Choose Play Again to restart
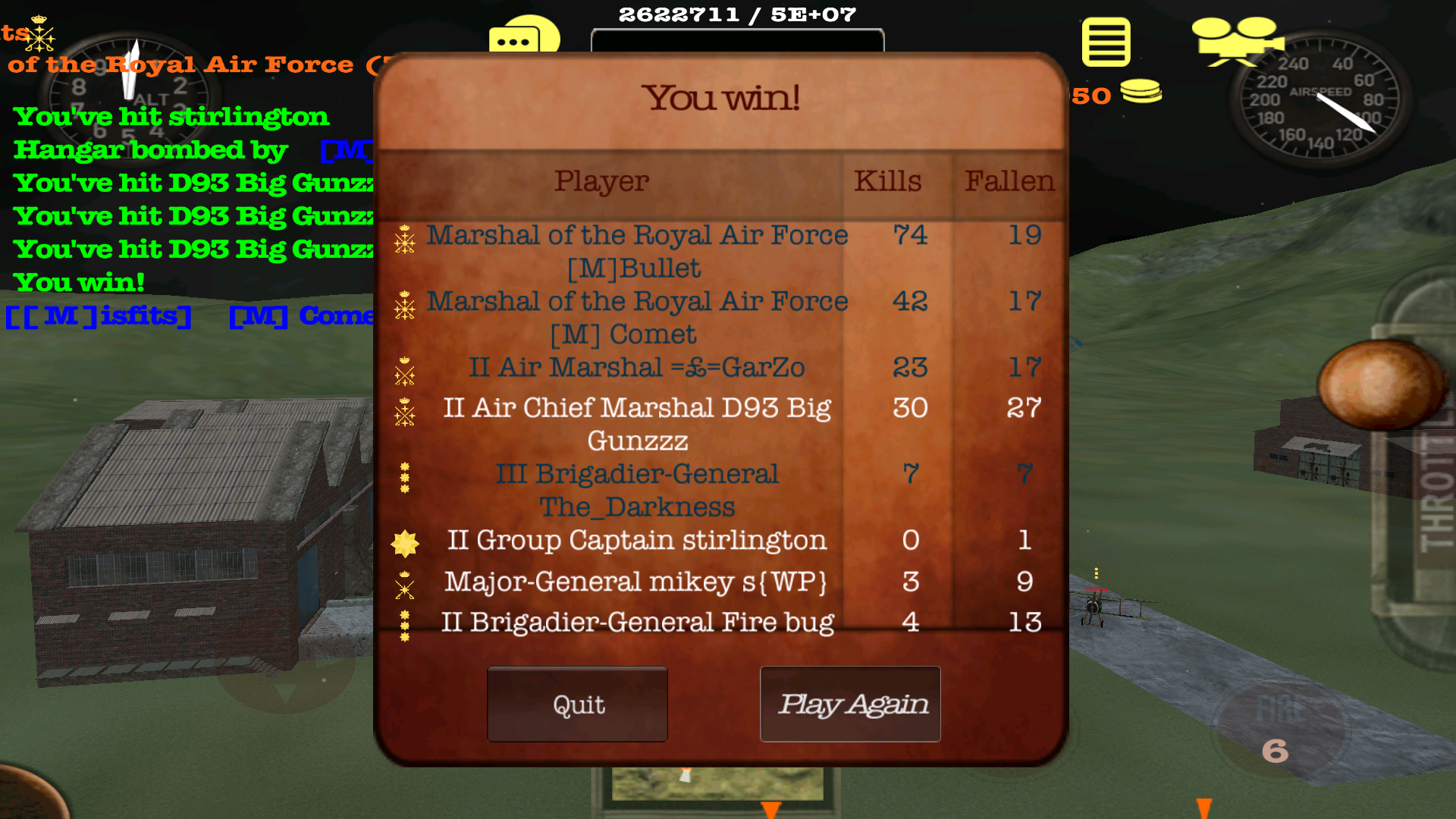The width and height of the screenshot is (1456, 819). click(850, 704)
